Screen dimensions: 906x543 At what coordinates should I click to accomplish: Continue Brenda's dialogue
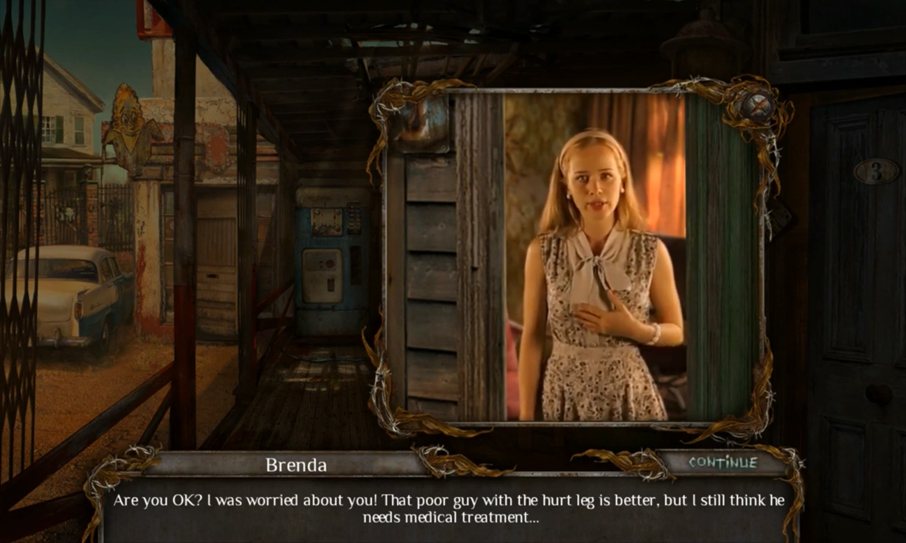[x=723, y=462]
